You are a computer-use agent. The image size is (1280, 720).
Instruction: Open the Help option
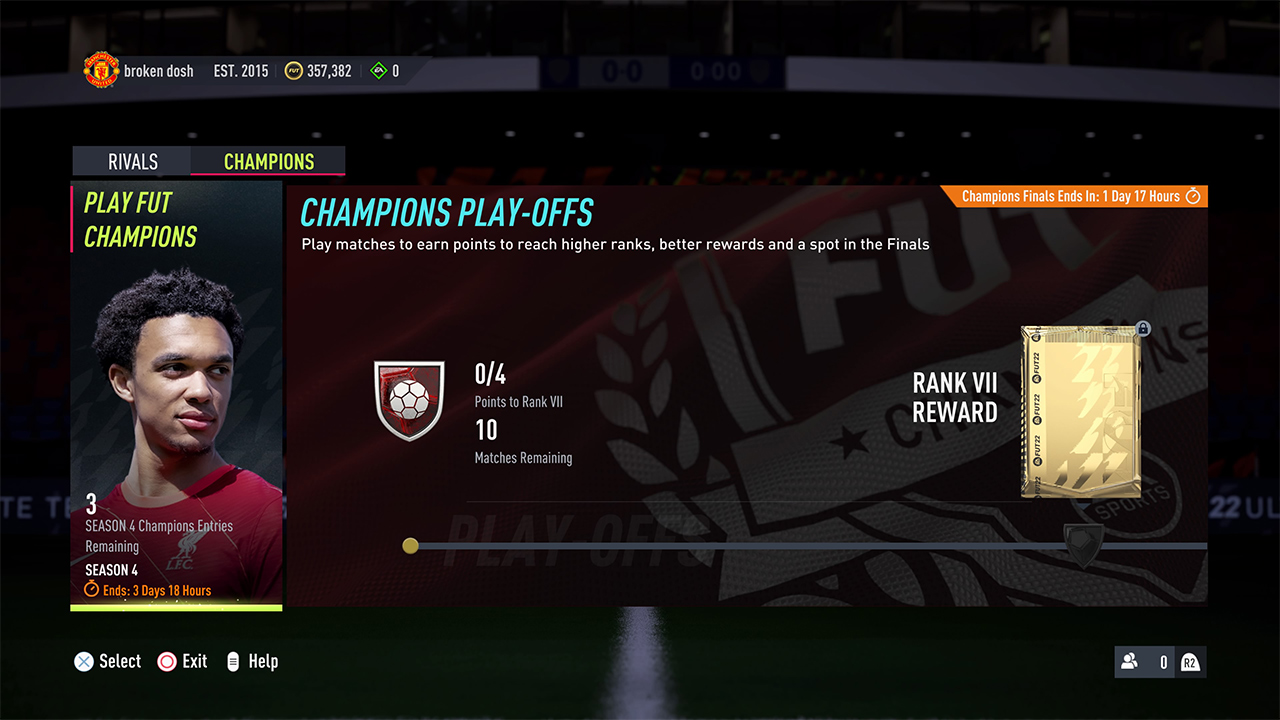coord(262,661)
